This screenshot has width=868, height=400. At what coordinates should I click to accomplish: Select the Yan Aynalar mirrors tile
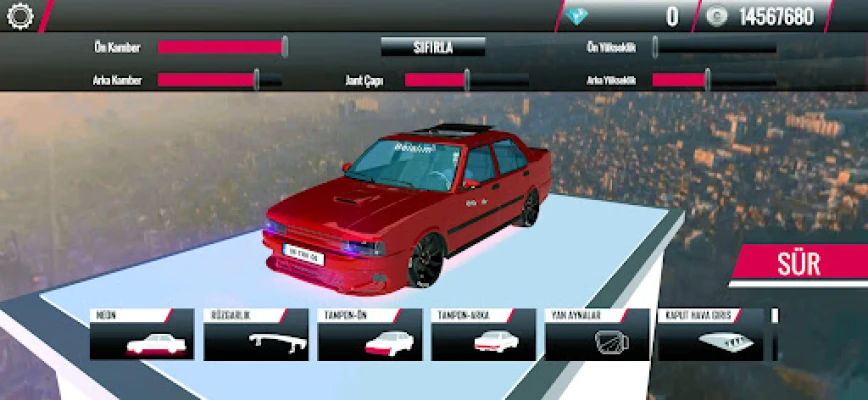pos(598,335)
